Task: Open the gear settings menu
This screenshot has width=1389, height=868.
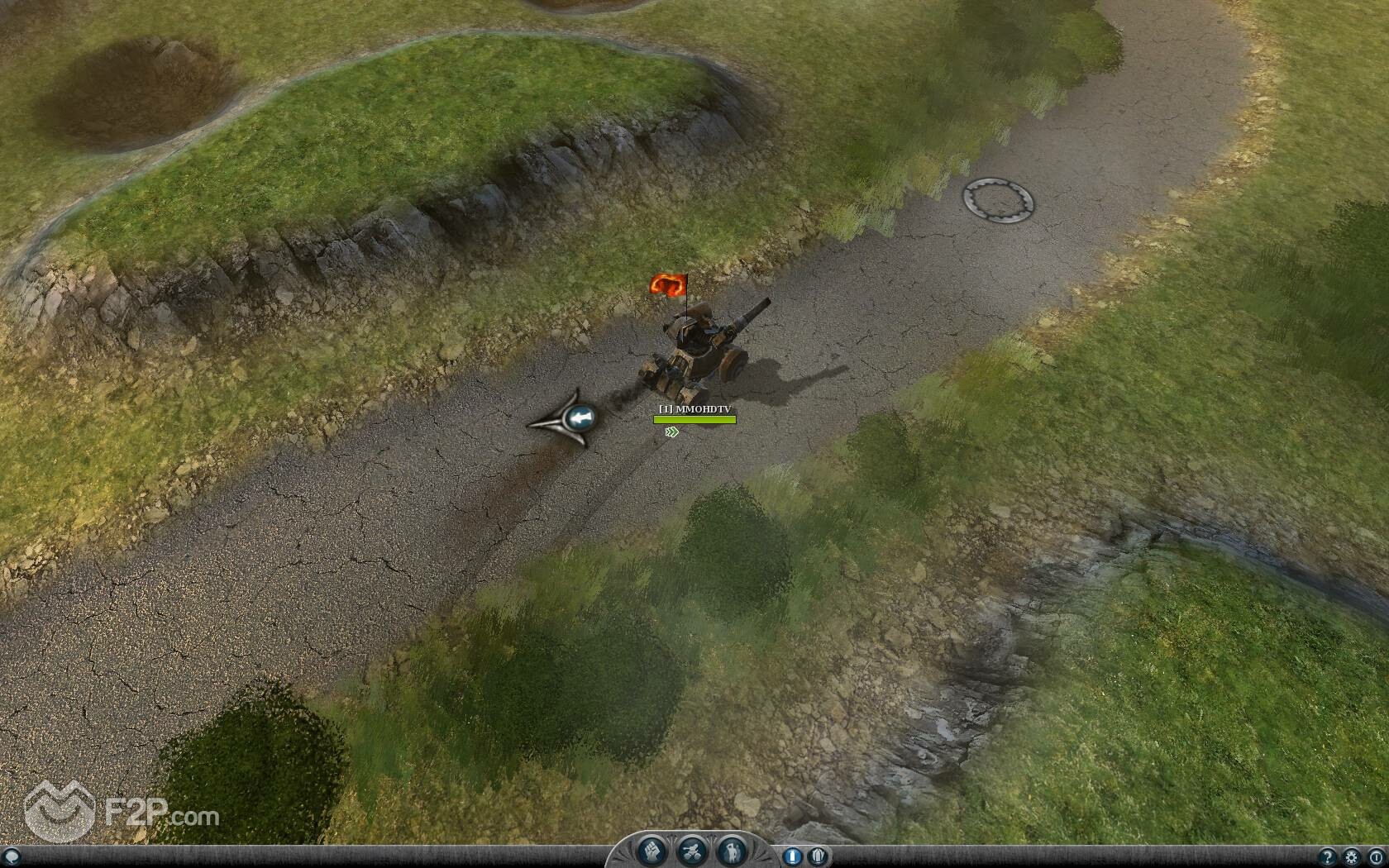Action: (x=1352, y=856)
